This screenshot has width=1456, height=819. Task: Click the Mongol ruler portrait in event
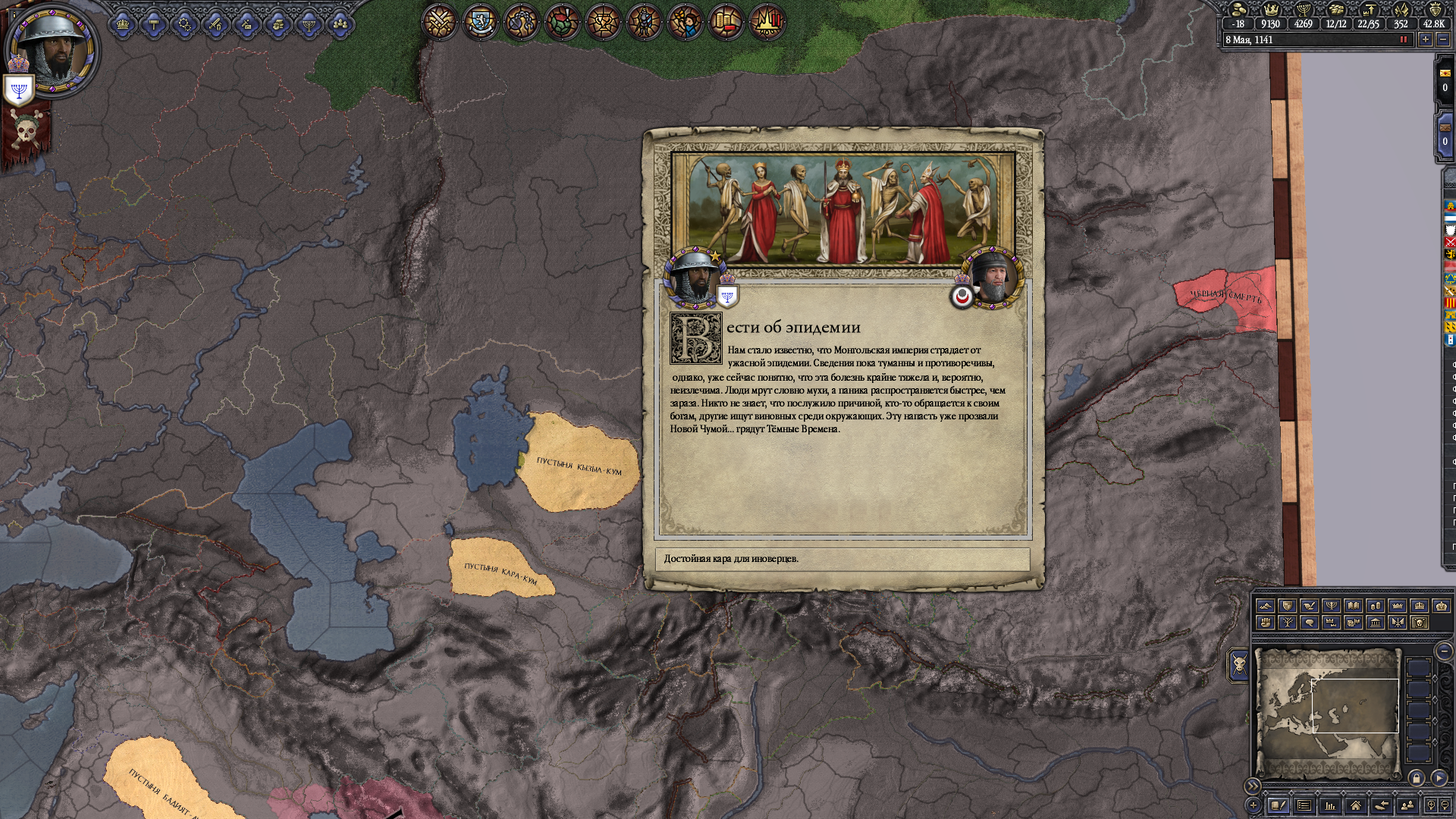(x=993, y=277)
